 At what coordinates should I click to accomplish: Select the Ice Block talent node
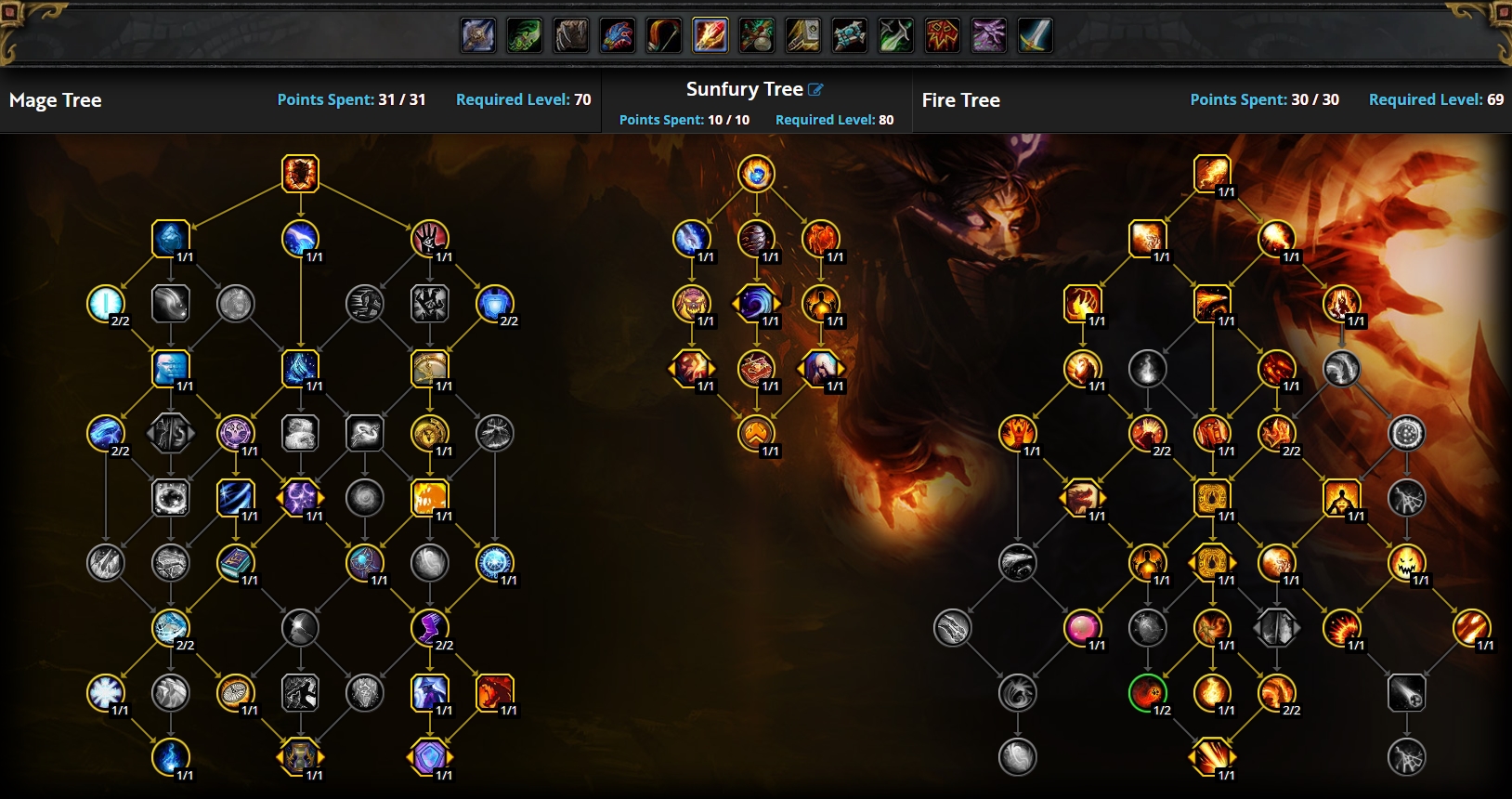[171, 239]
